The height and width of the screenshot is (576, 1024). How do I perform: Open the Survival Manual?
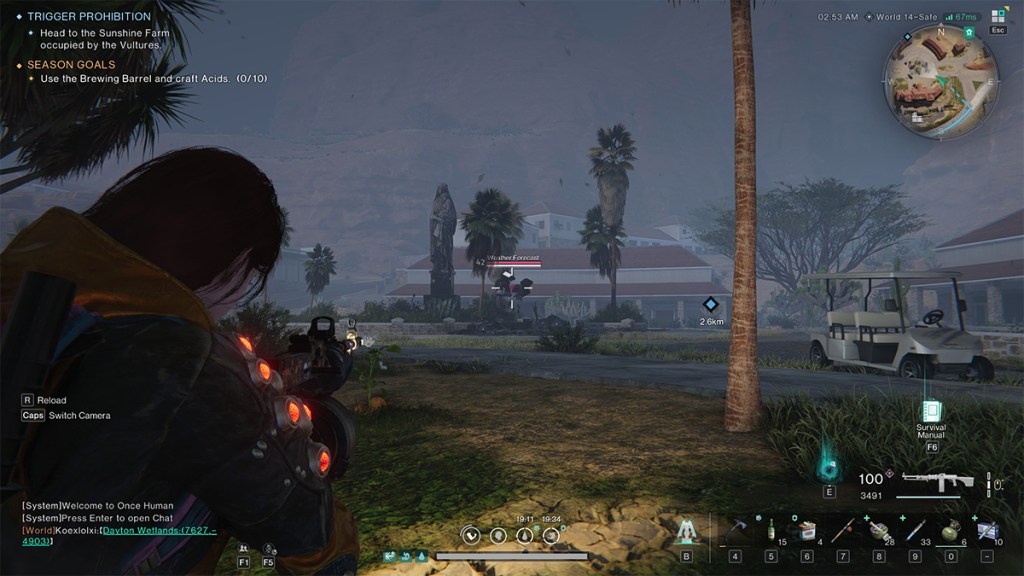(931, 411)
